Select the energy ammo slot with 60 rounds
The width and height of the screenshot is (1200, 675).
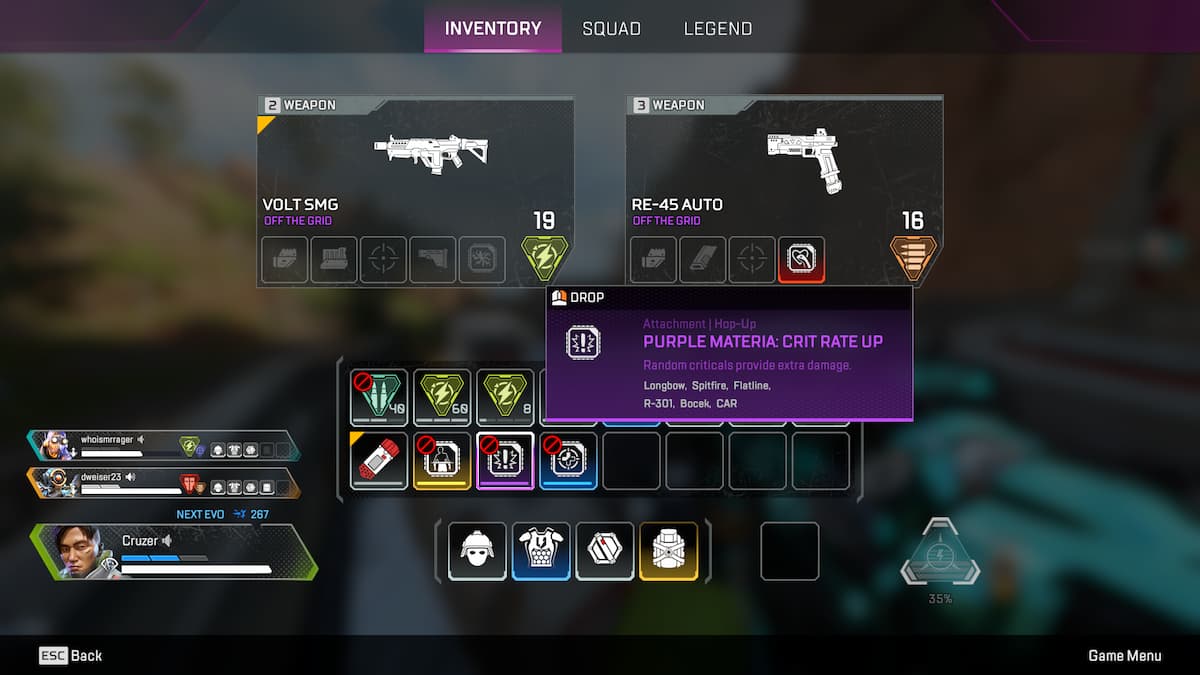tap(442, 398)
